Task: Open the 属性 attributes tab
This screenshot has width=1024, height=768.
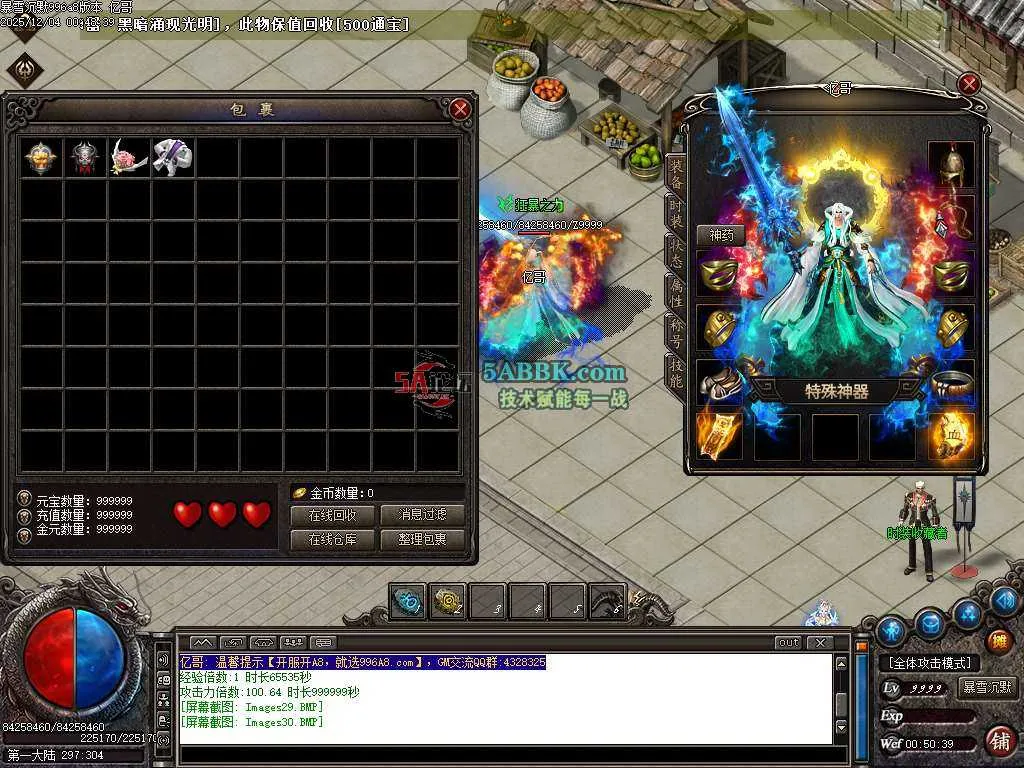Action: [677, 292]
